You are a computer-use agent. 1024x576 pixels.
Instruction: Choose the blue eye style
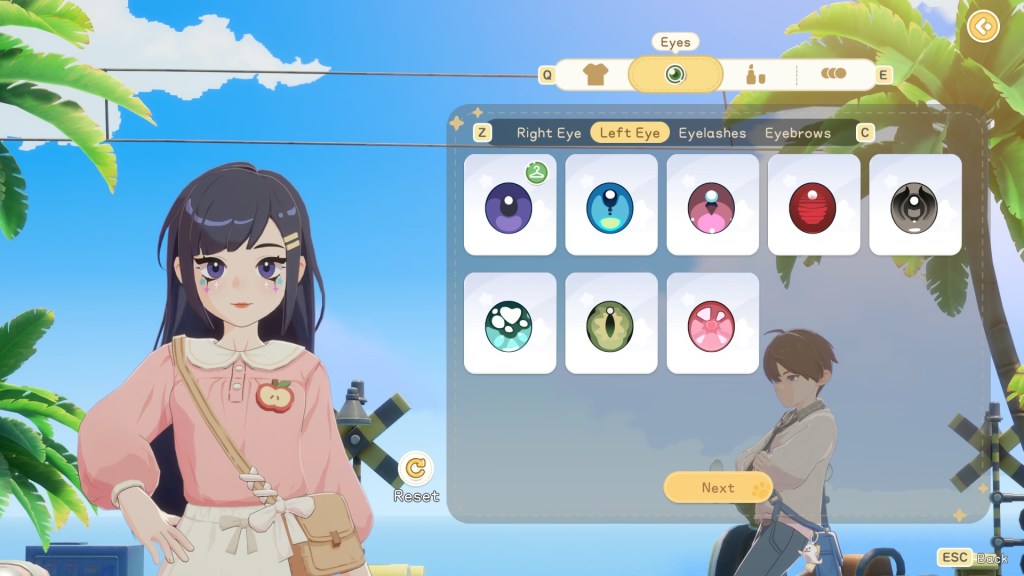tap(611, 205)
